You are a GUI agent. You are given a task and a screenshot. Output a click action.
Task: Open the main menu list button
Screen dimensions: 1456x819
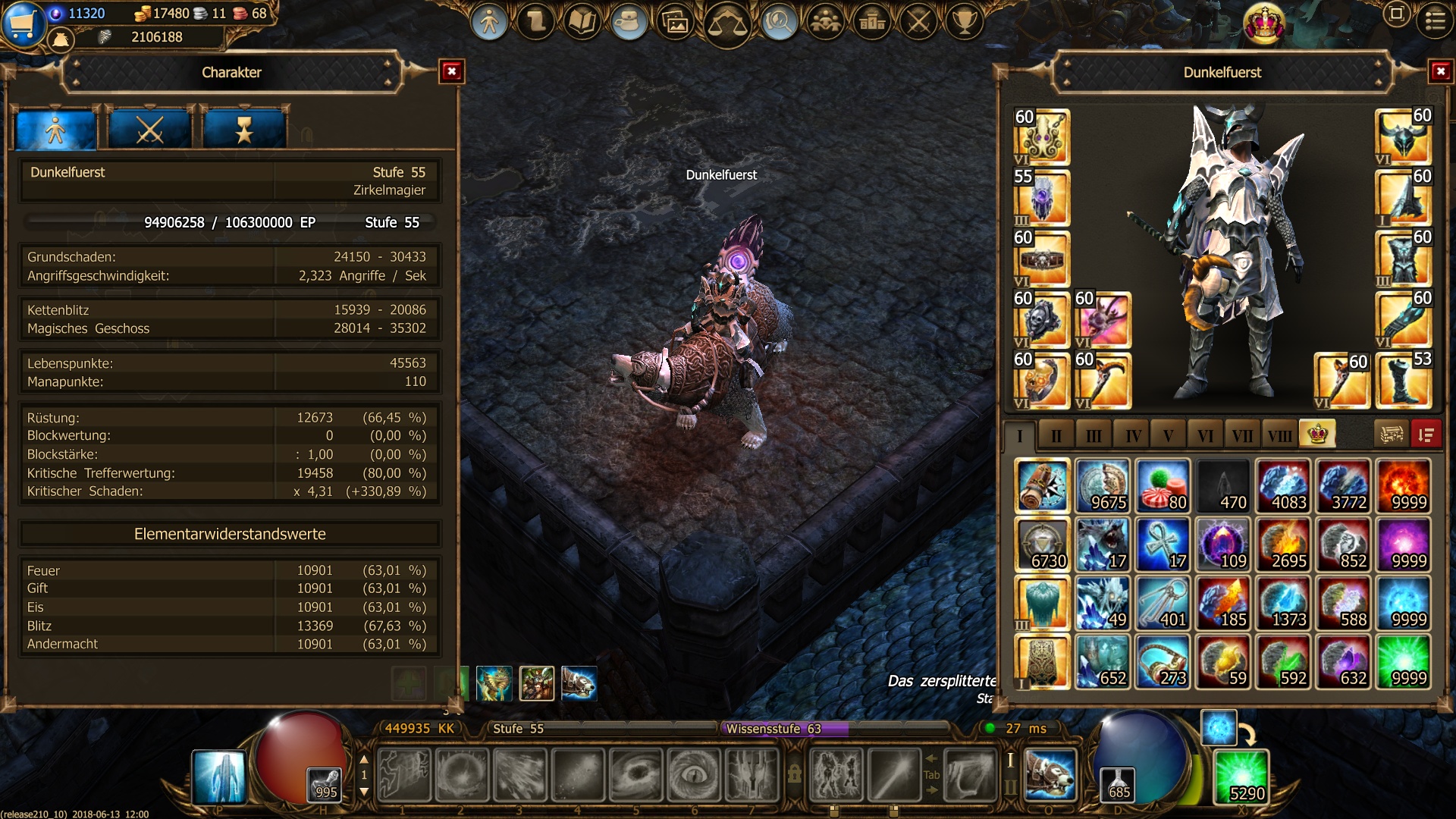click(1436, 21)
